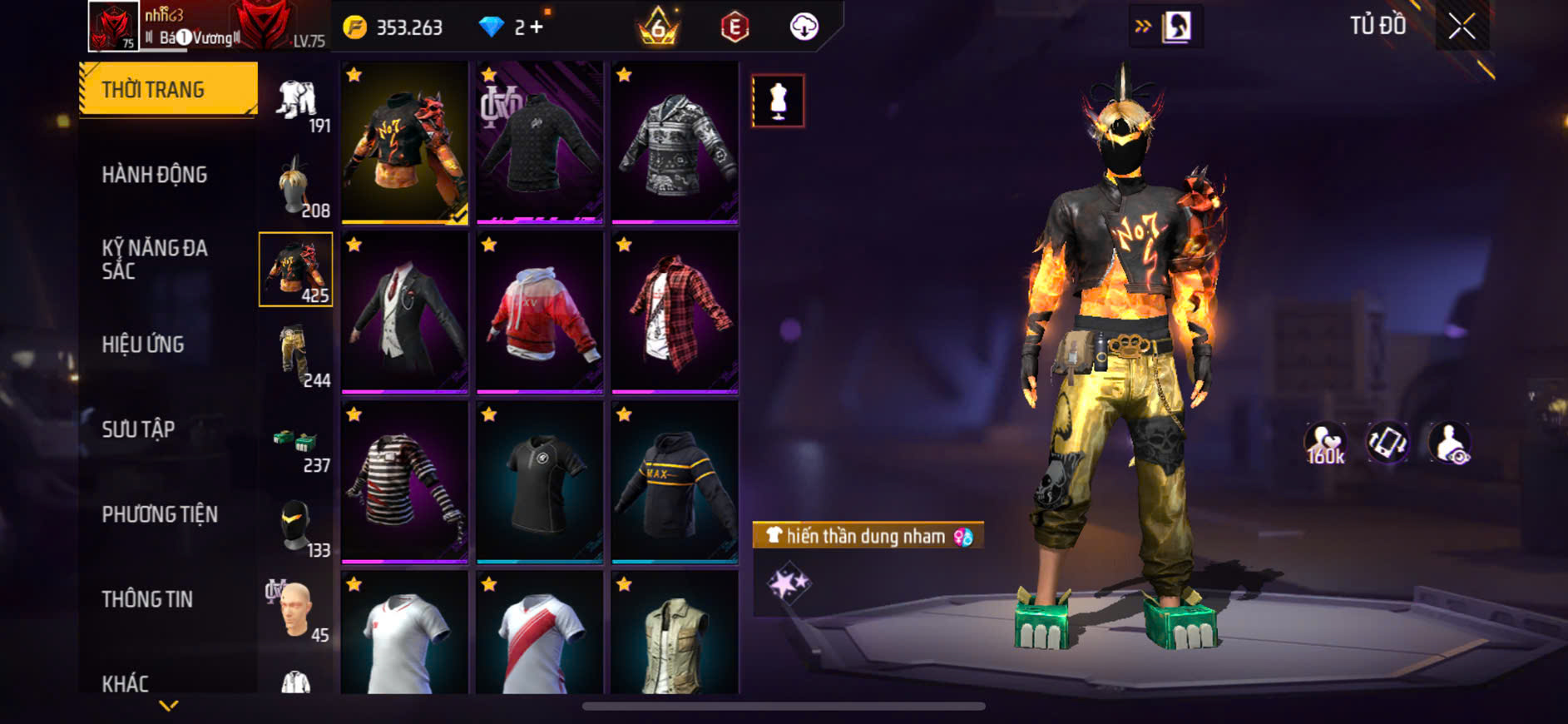
Task: Switch to the HÀNH ĐỘNG tab
Action: 155,175
